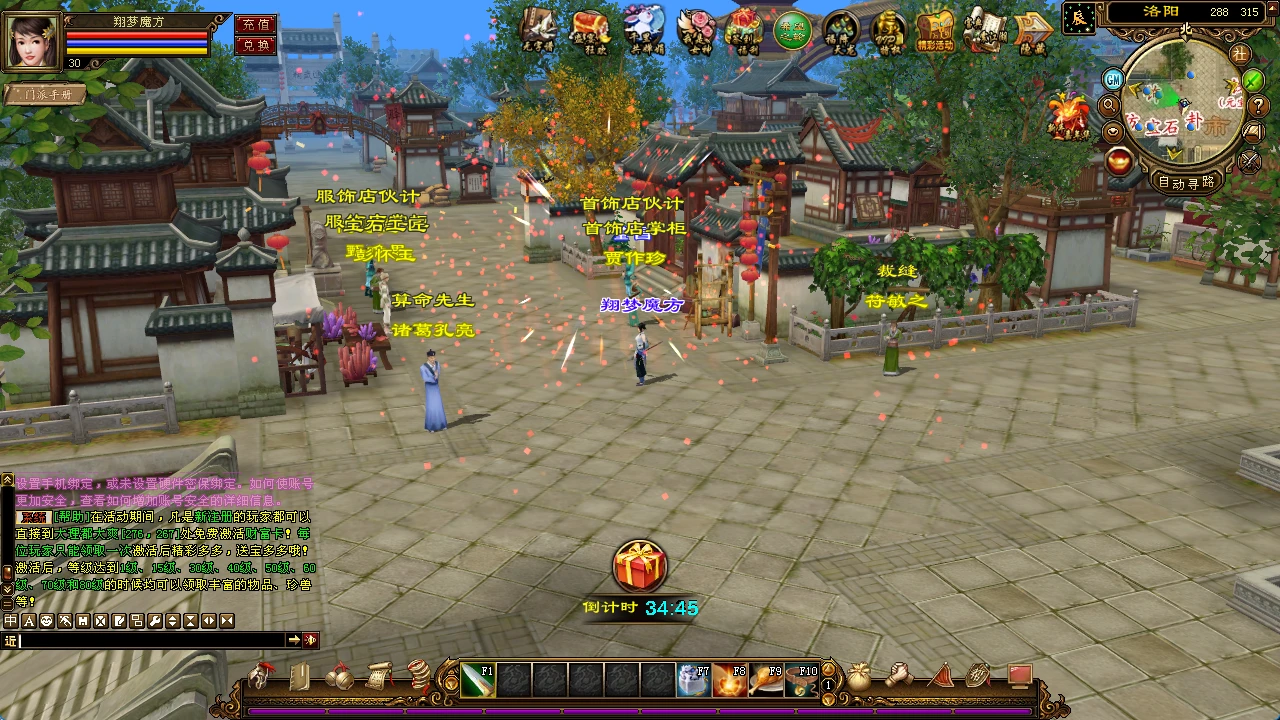
Task: Open the 门派手册 sect handbook
Action: pos(44,94)
